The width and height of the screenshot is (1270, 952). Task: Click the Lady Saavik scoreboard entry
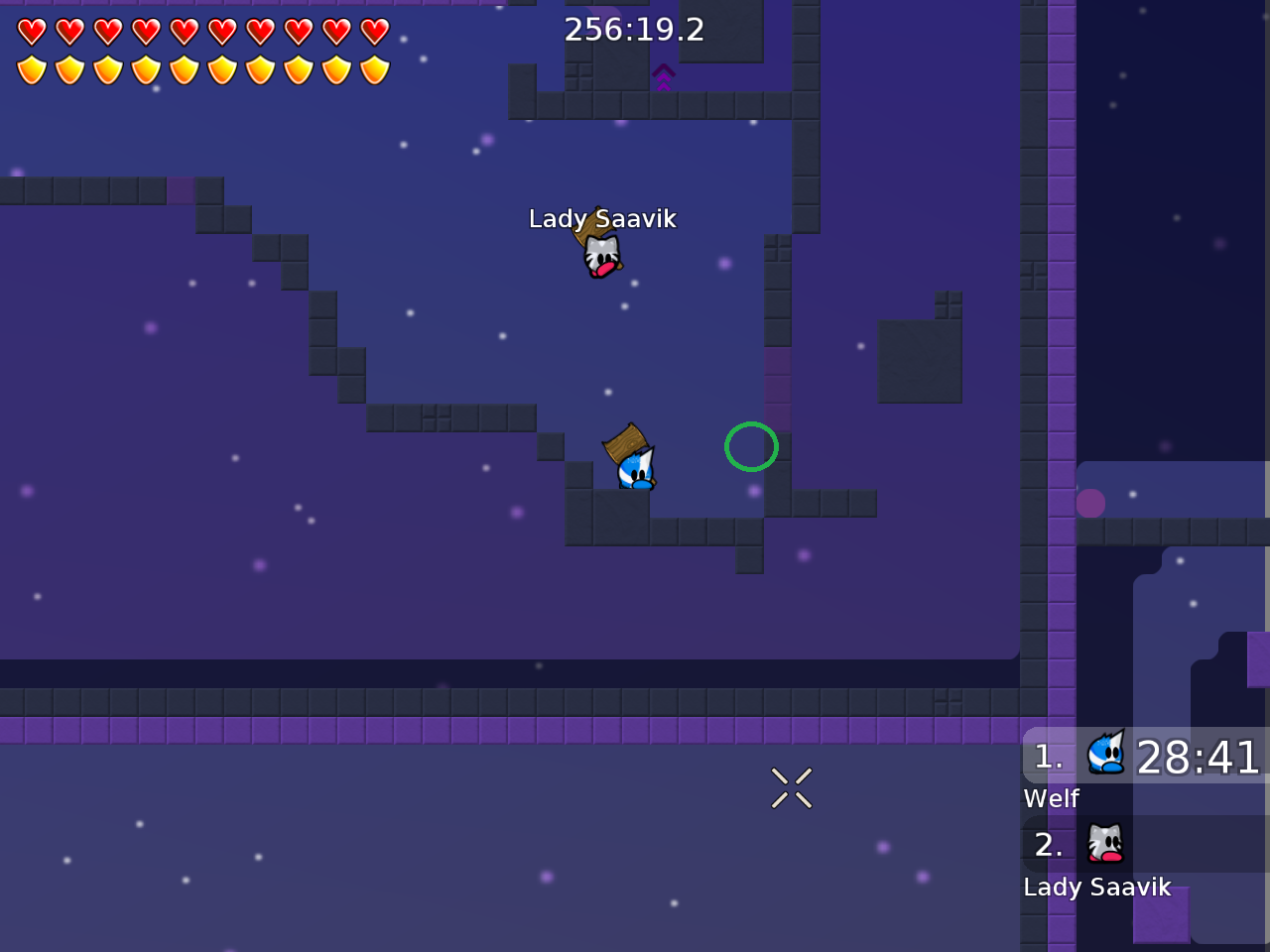(x=1097, y=887)
